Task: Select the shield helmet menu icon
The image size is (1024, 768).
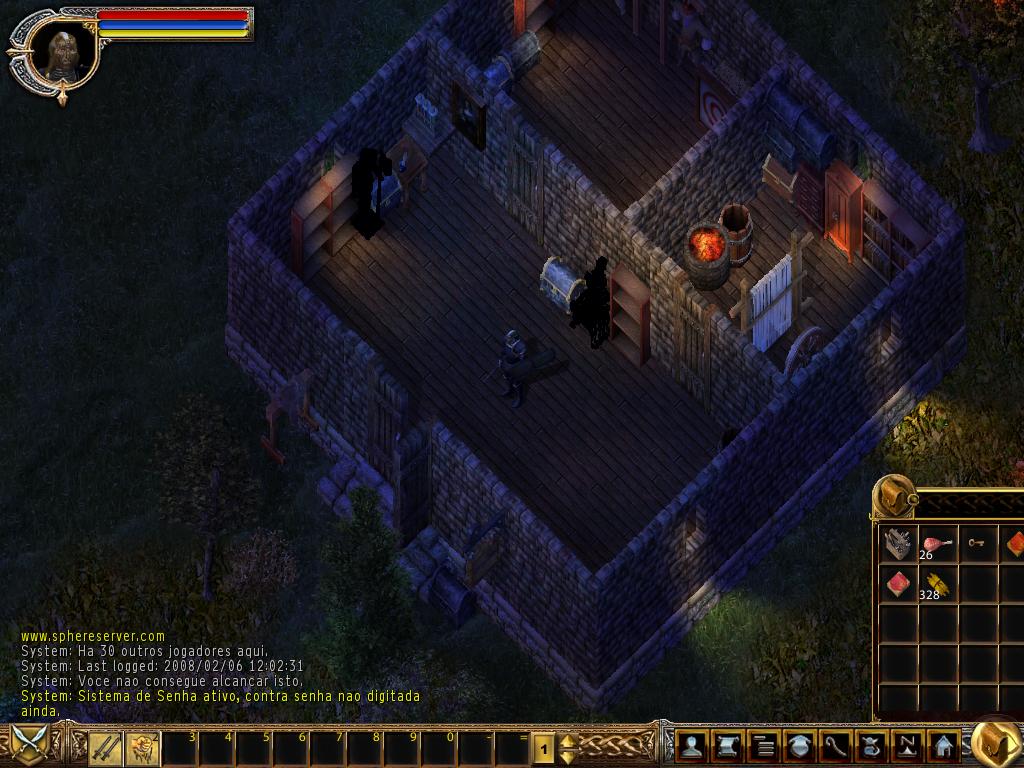Action: (x=799, y=746)
